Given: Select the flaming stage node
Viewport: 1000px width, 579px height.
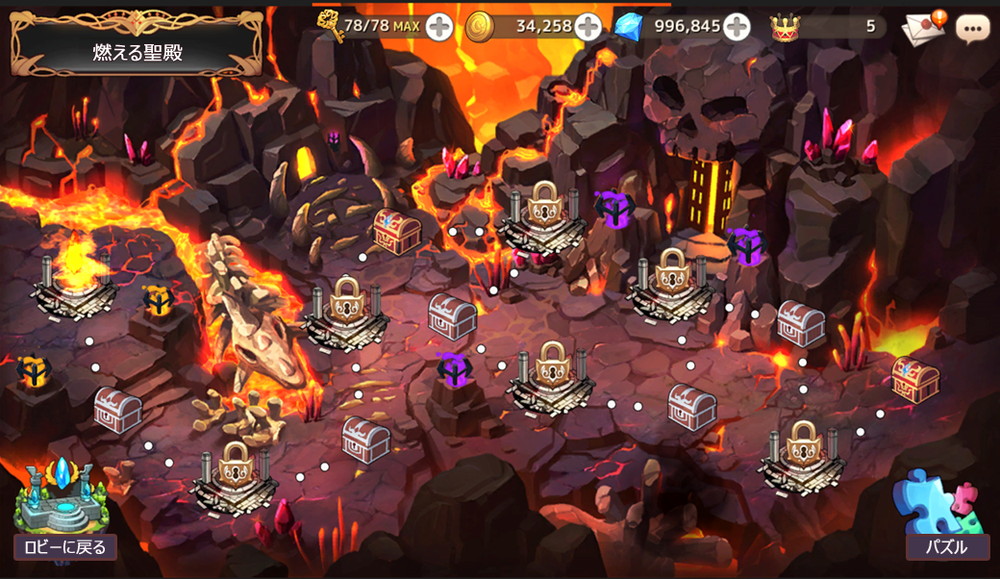Looking at the screenshot, I should tap(74, 282).
